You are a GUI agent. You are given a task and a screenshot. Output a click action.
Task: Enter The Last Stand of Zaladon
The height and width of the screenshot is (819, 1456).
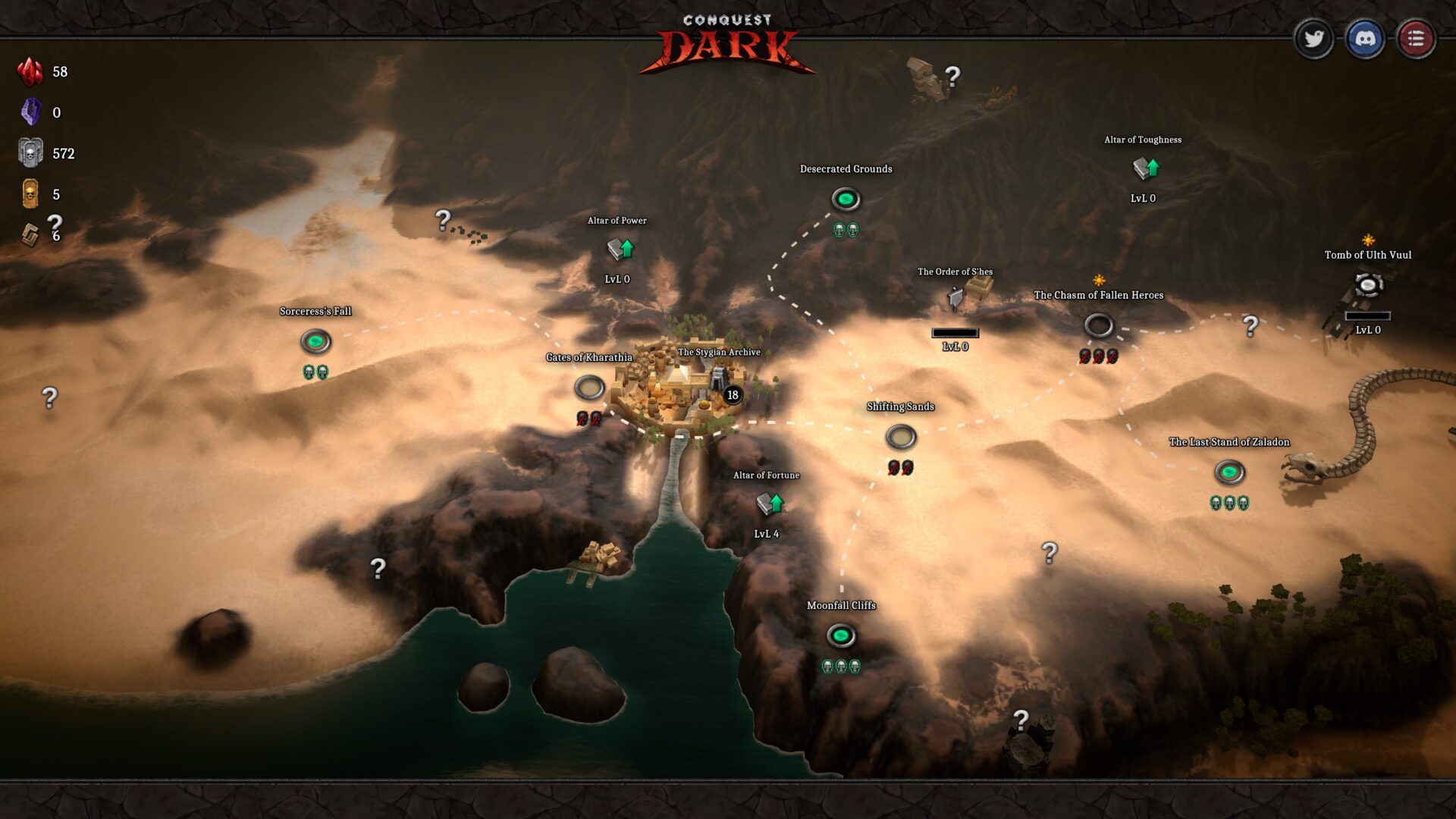1229,472
